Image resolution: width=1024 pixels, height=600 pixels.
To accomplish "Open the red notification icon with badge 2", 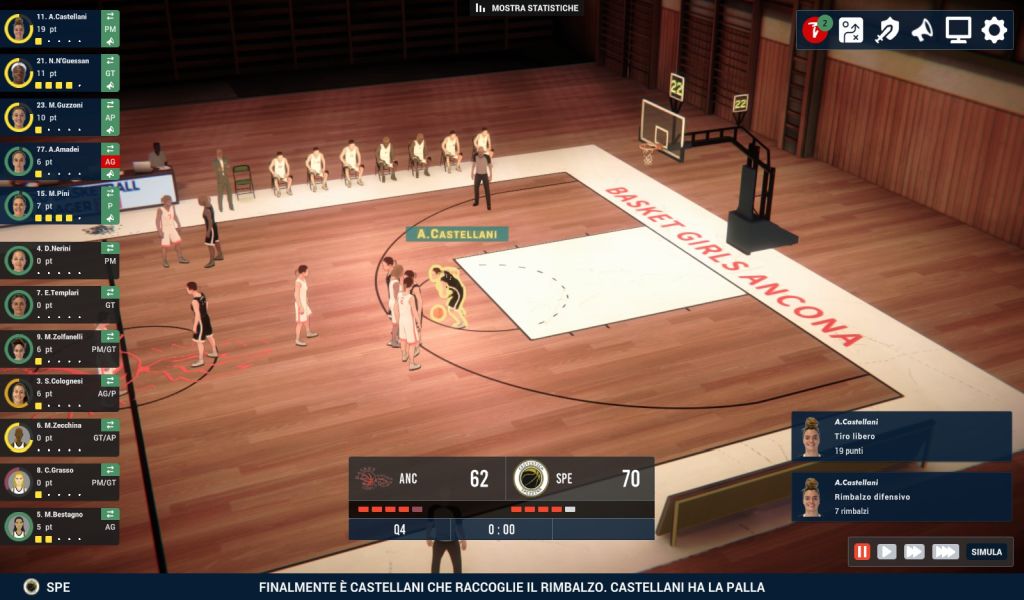I will [816, 30].
